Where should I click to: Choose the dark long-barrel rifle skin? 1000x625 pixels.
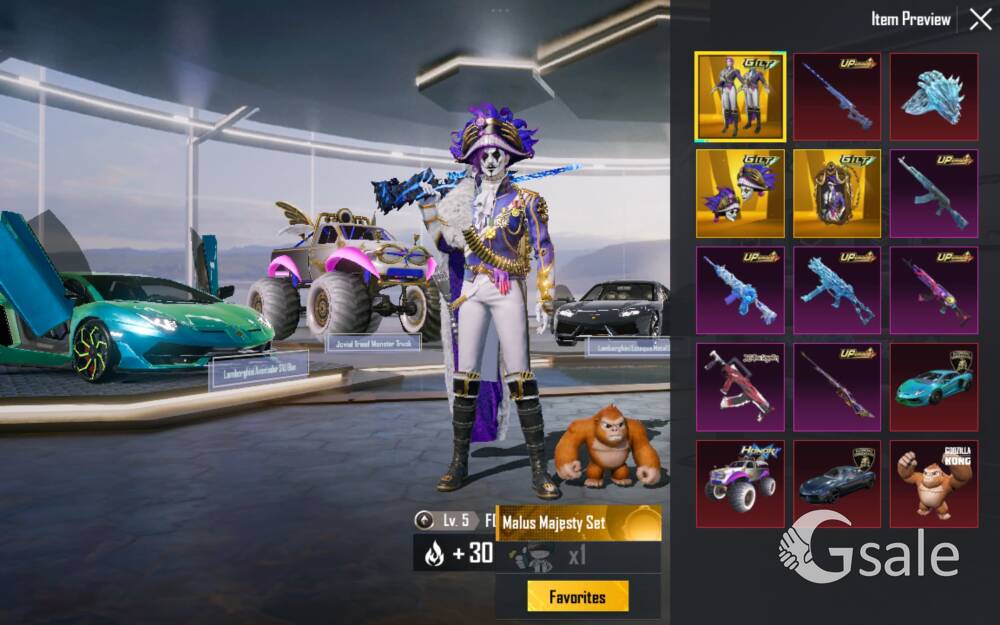(x=837, y=387)
